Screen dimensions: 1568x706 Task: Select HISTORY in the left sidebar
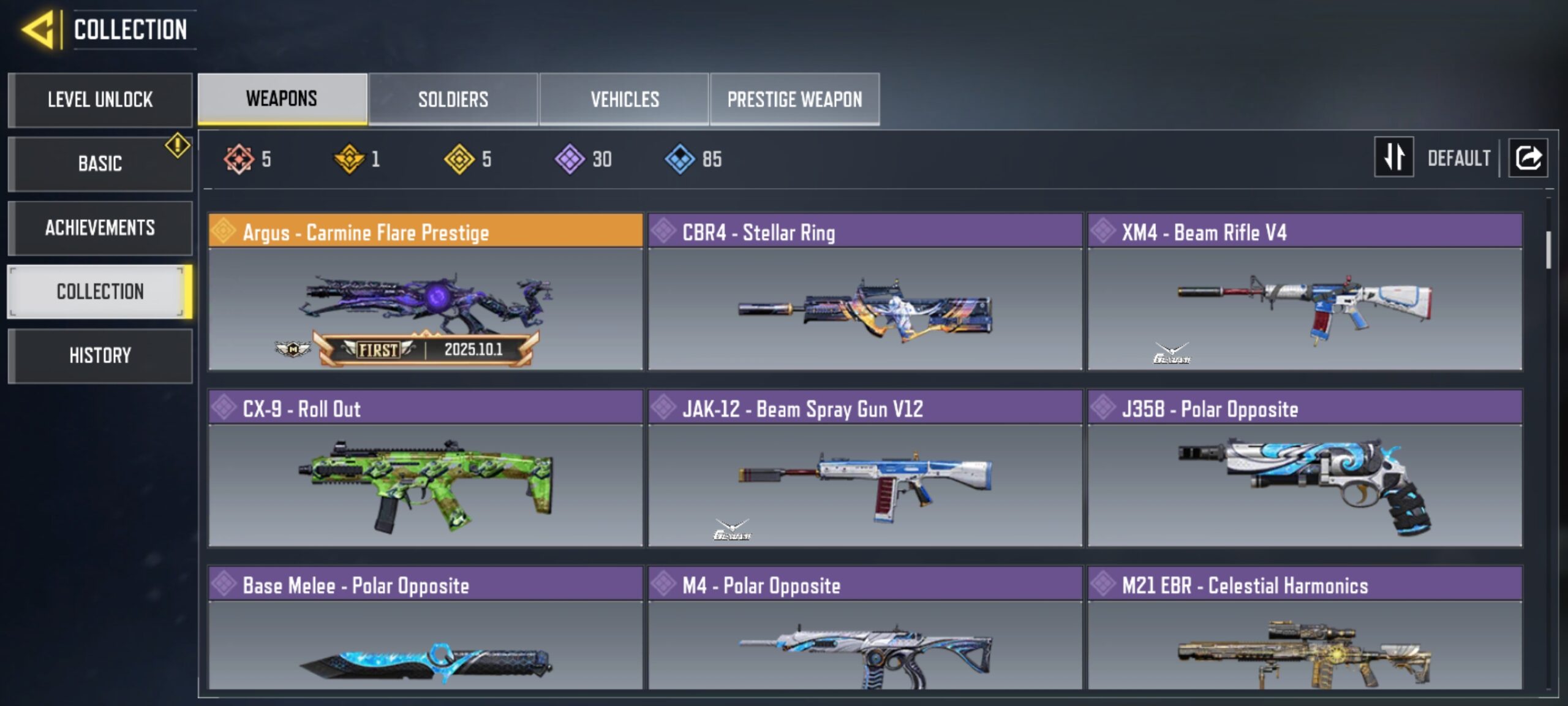(99, 355)
